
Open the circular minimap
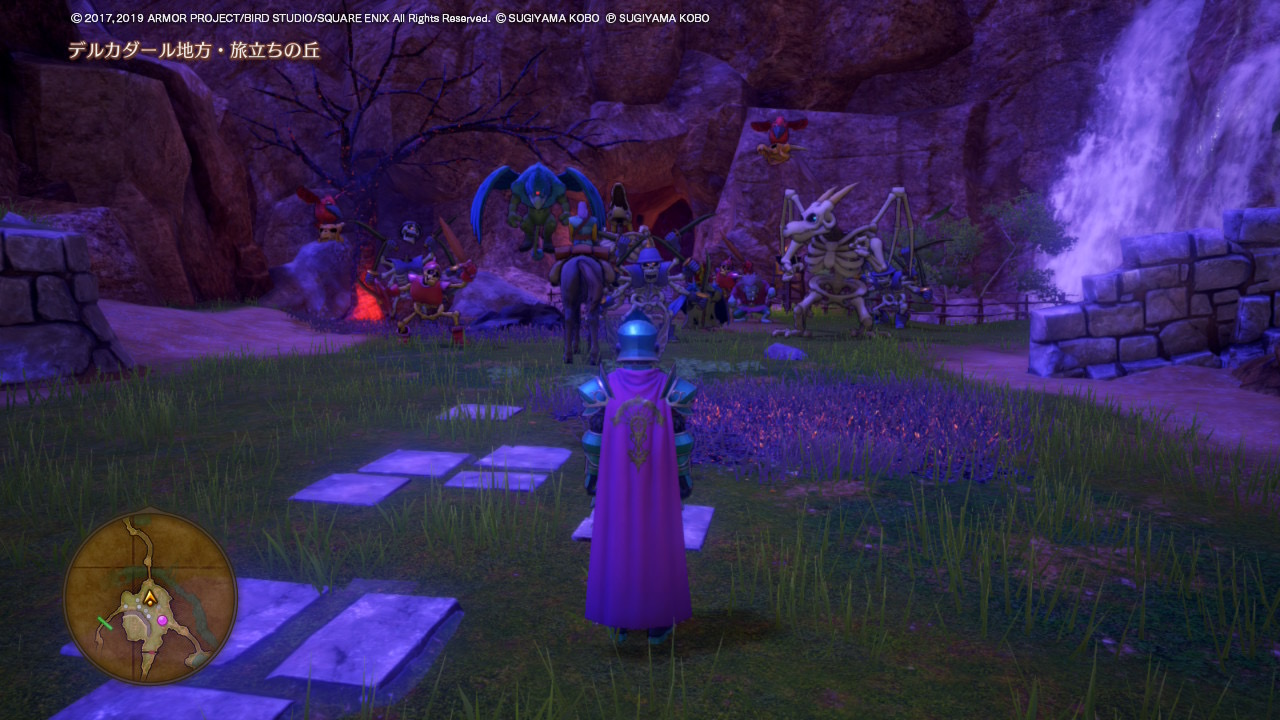pyautogui.click(x=150, y=597)
